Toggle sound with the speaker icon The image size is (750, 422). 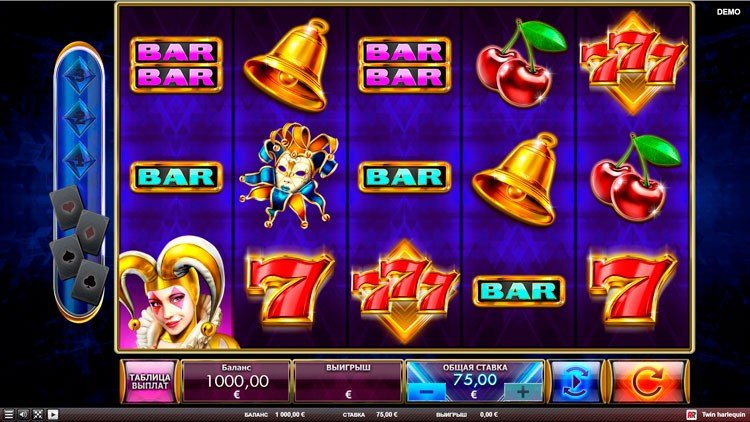[x=24, y=414]
